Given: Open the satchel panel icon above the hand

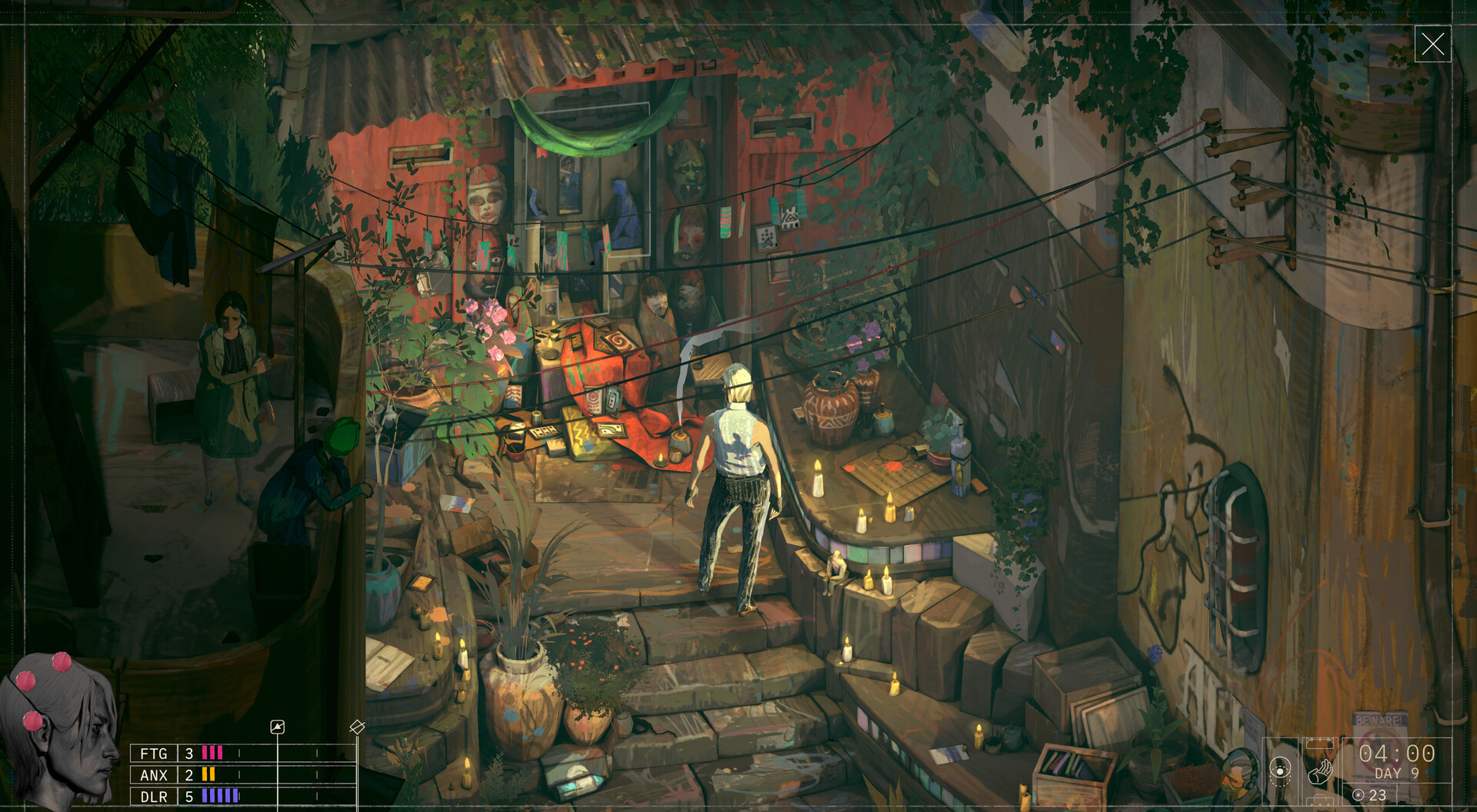Looking at the screenshot, I should [x=1320, y=744].
